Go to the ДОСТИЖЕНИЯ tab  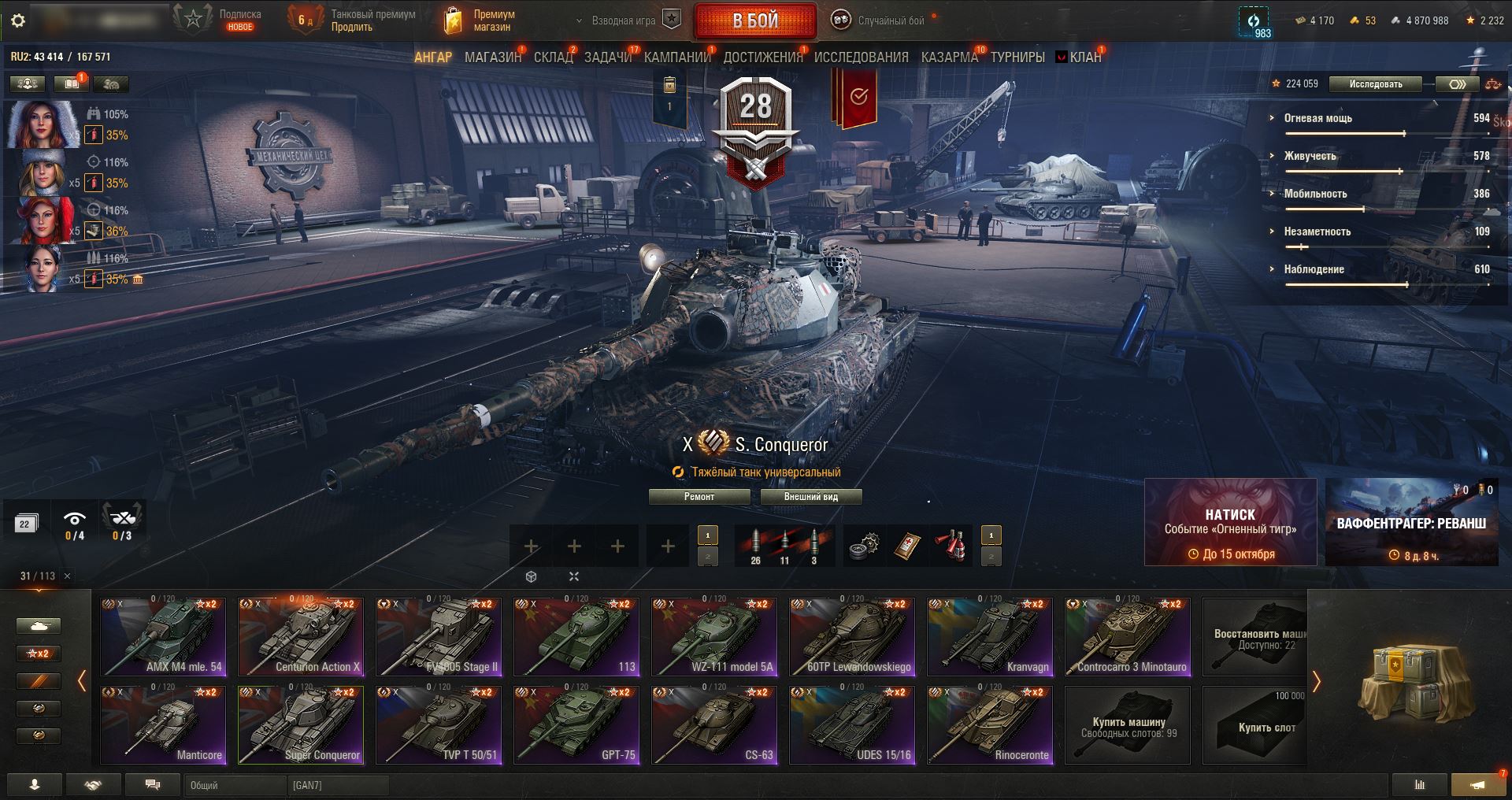[762, 57]
